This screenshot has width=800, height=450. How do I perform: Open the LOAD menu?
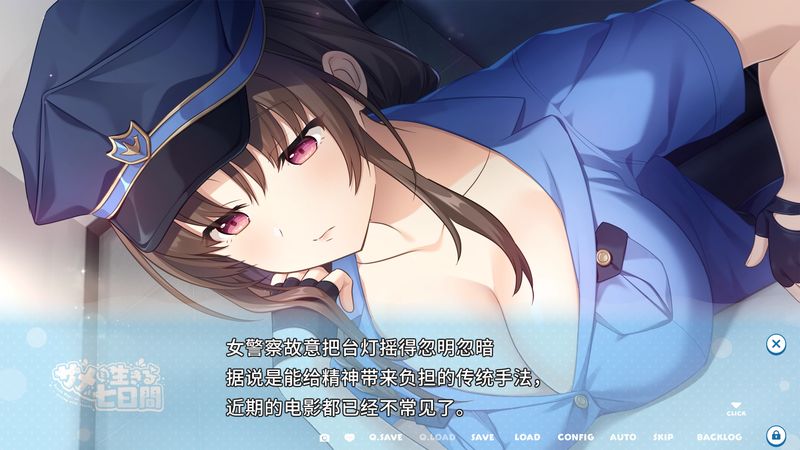point(527,437)
